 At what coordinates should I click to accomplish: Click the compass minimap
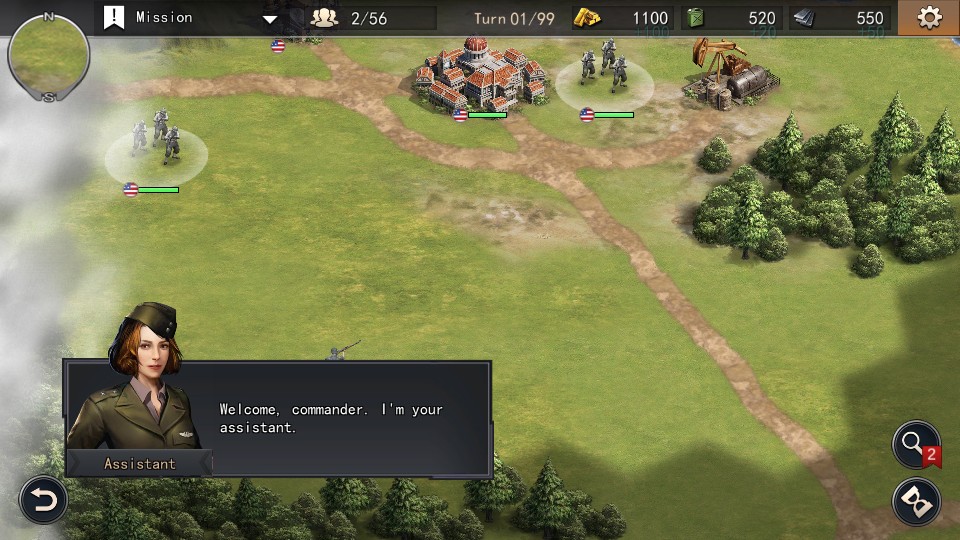click(x=48, y=55)
